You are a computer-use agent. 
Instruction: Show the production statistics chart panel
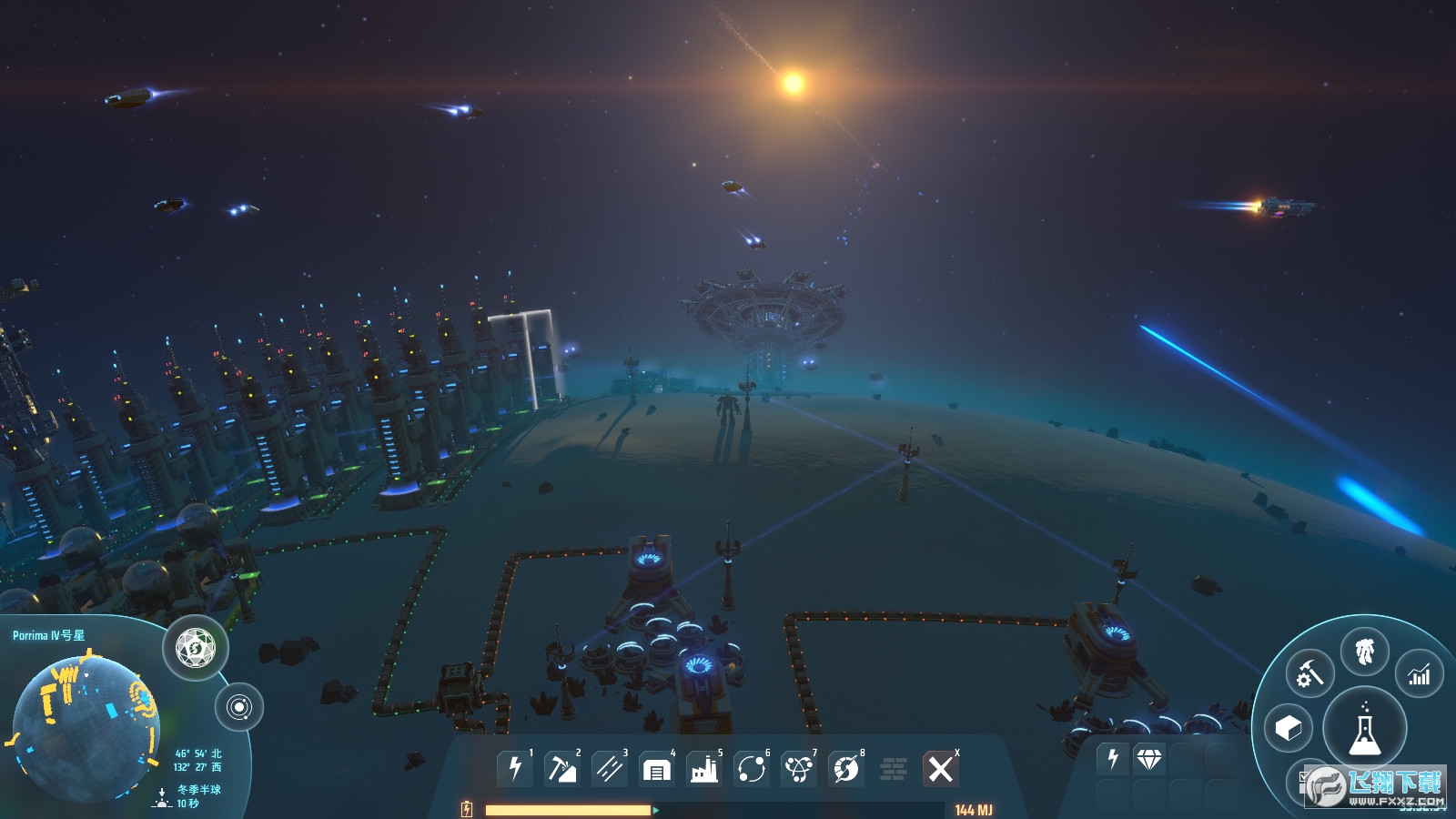(x=1420, y=674)
